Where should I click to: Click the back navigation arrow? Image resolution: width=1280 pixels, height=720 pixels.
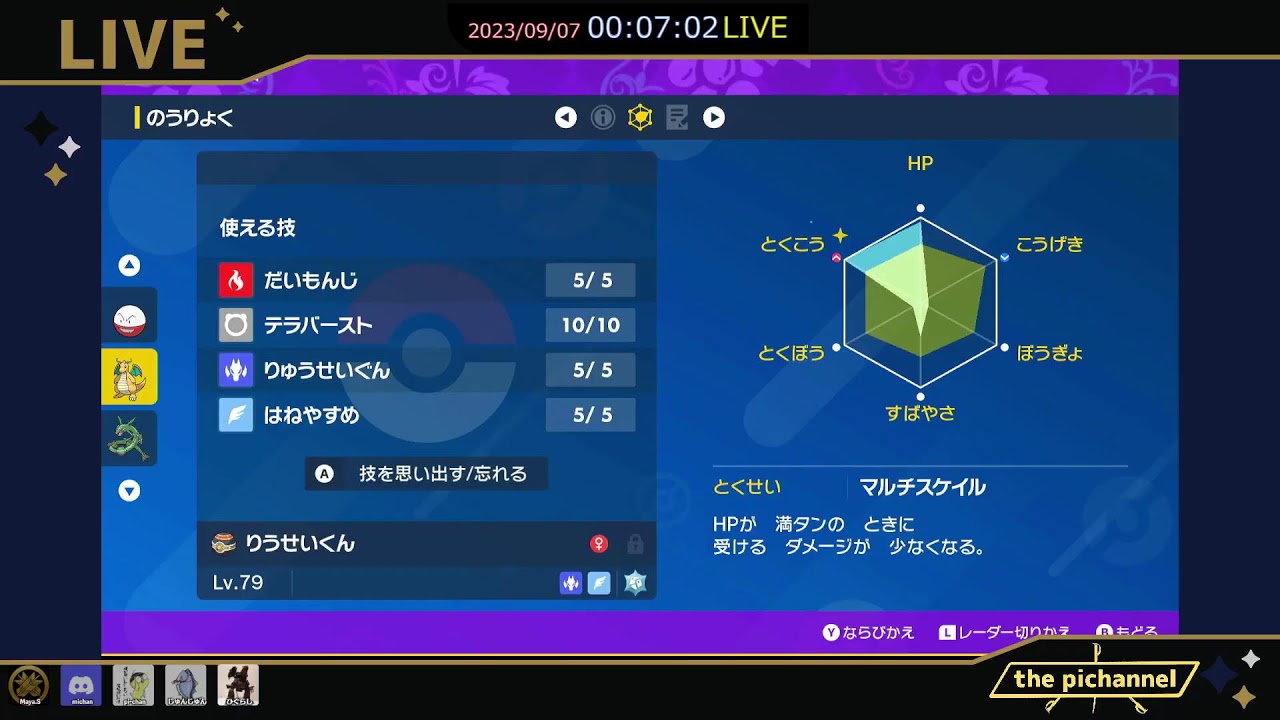tap(565, 117)
